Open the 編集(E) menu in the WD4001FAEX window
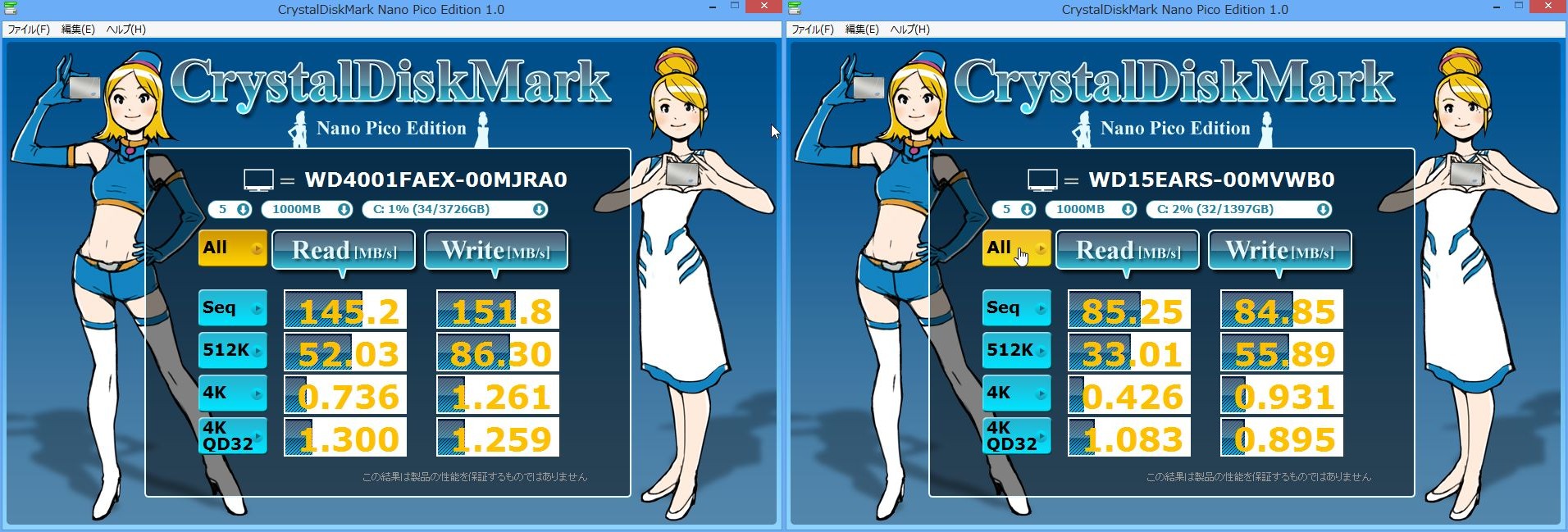Viewport: 1568px width, 532px height. coord(78,30)
